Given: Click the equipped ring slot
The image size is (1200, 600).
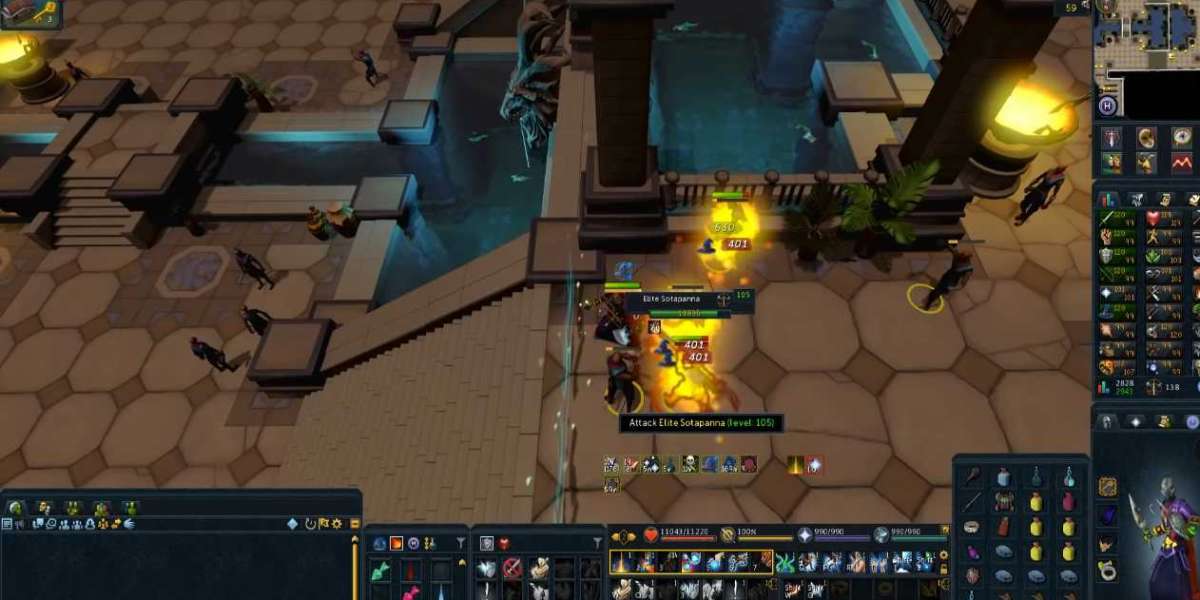Looking at the screenshot, I should (1107, 571).
